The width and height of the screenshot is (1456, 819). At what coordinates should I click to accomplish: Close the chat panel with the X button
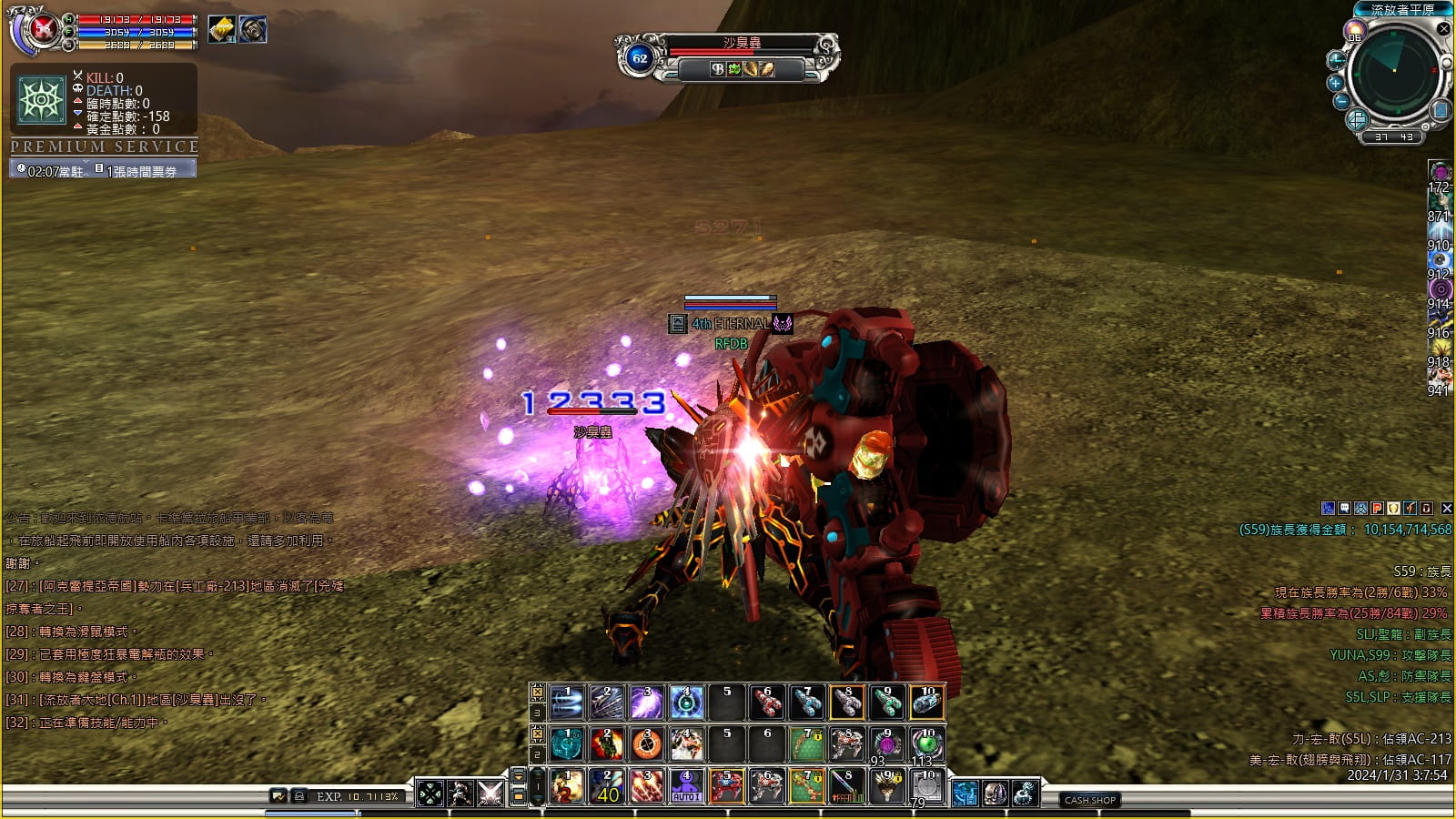pos(1447,509)
